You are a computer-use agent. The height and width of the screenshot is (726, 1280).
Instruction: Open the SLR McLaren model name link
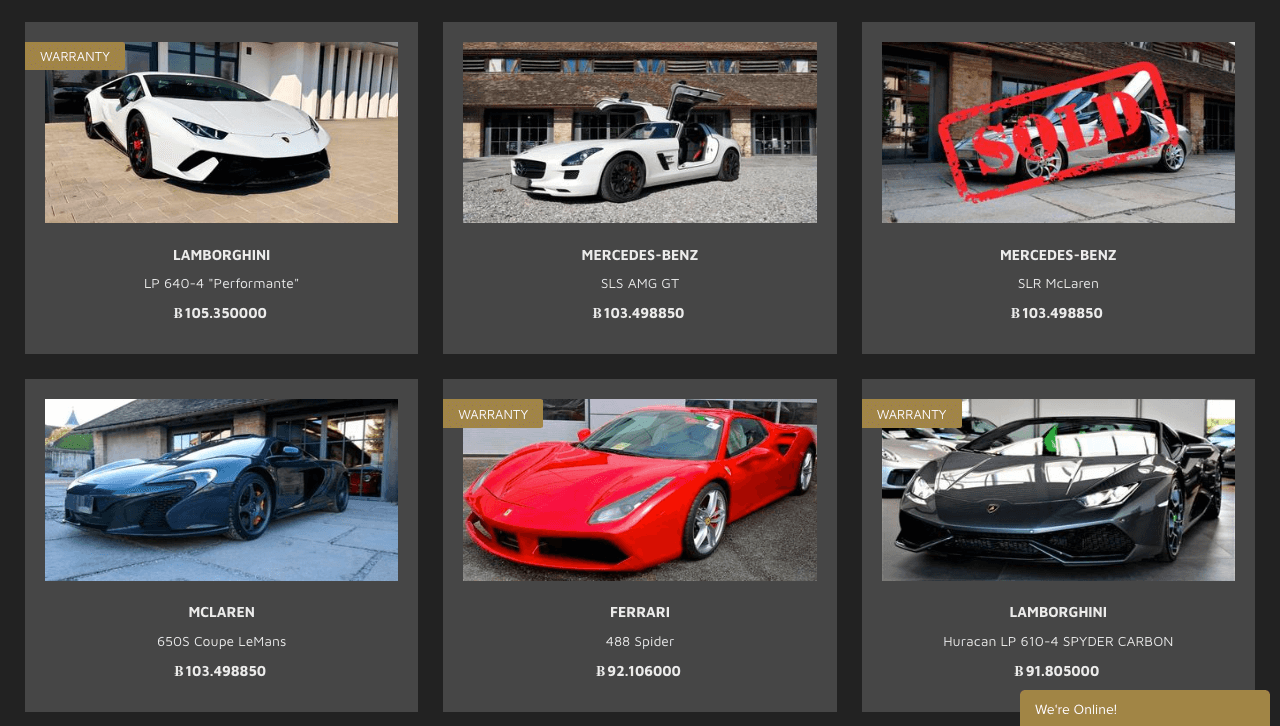[x=1058, y=282]
